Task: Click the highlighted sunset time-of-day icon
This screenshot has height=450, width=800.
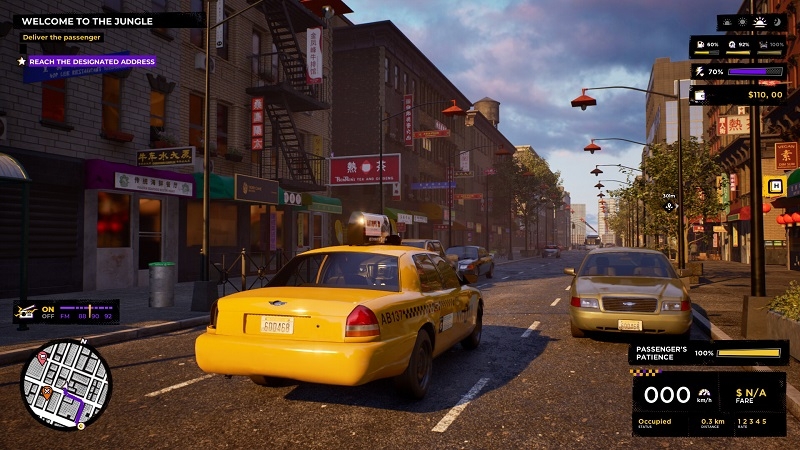Action: click(758, 22)
